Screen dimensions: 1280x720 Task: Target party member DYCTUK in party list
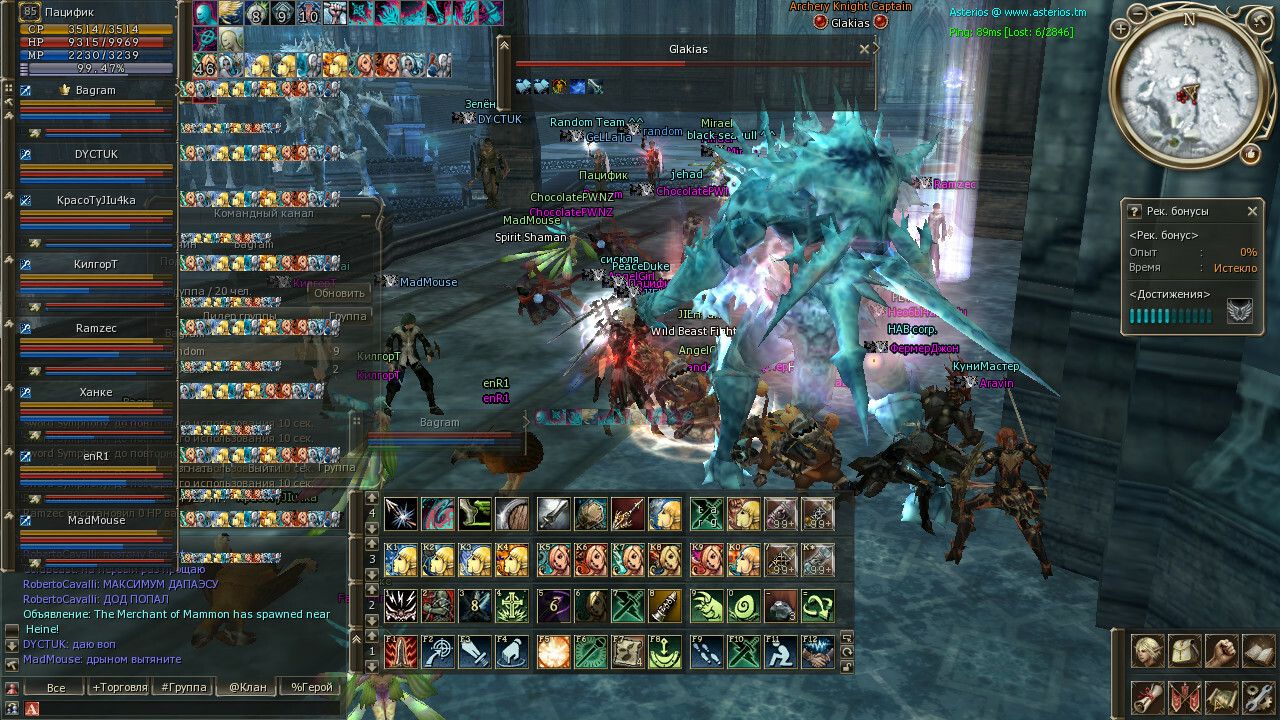[x=96, y=154]
